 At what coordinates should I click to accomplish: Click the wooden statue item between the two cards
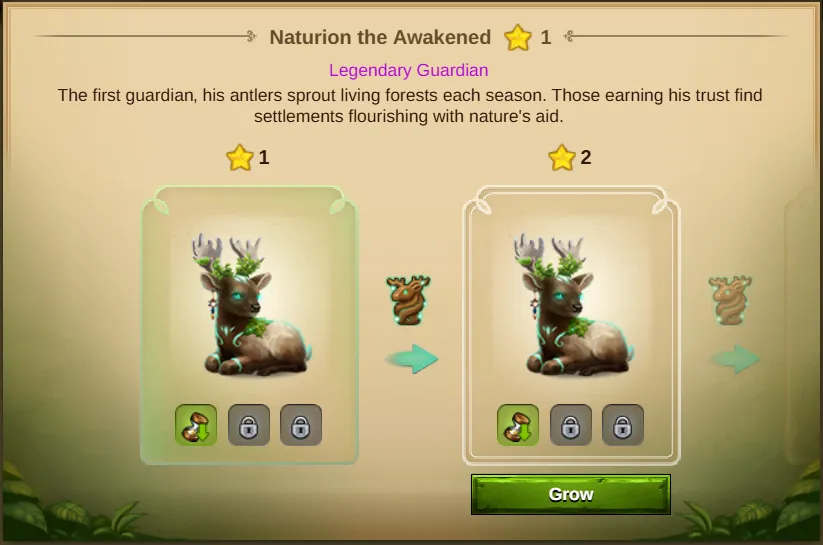pyautogui.click(x=408, y=300)
